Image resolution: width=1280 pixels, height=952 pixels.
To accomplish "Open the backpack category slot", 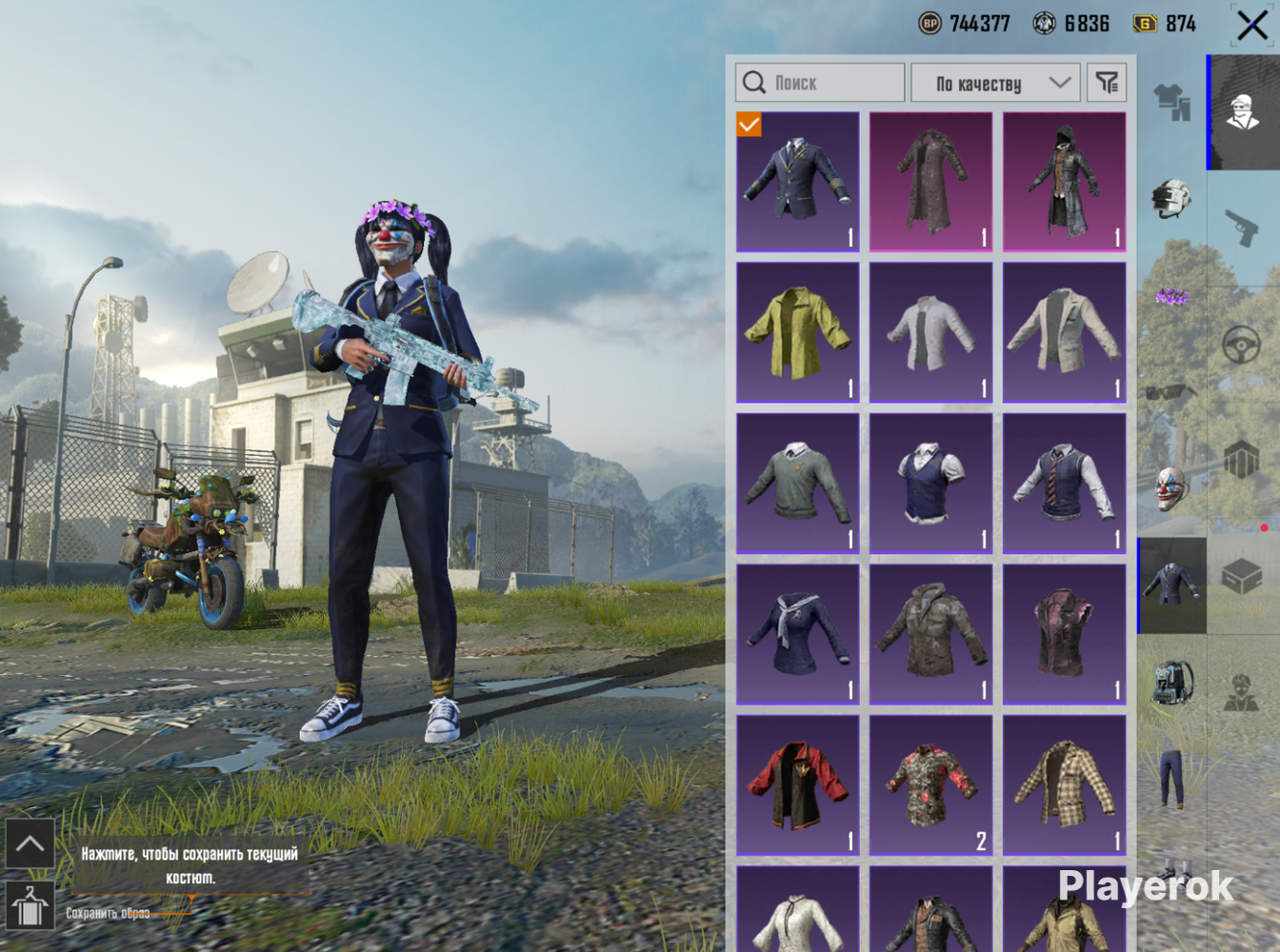I will pos(1171,682).
